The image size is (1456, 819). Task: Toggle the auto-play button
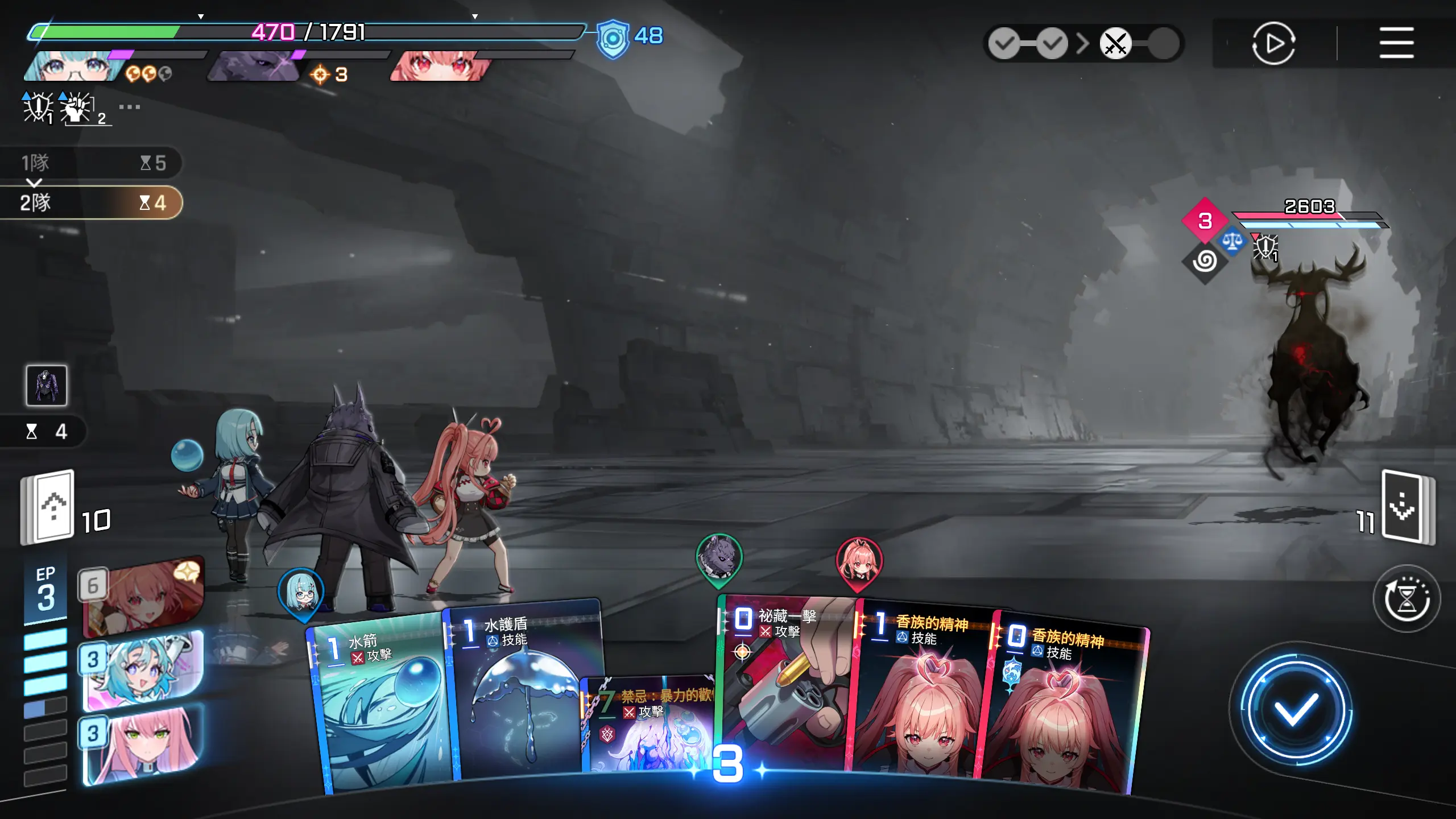click(1273, 43)
